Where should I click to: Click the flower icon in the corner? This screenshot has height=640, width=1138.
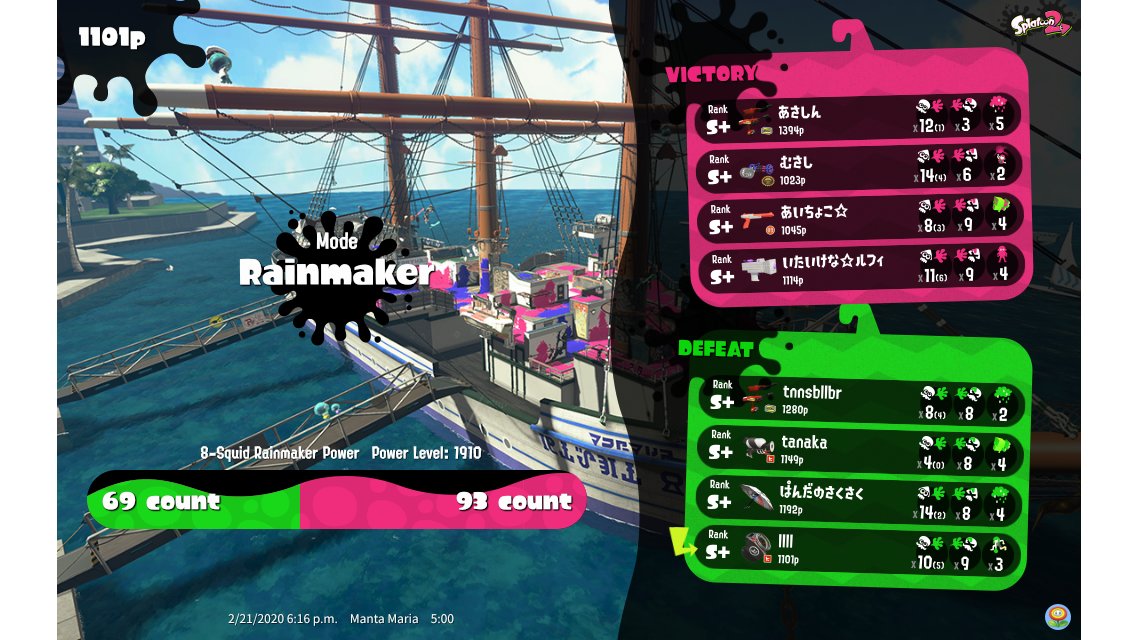click(1057, 616)
